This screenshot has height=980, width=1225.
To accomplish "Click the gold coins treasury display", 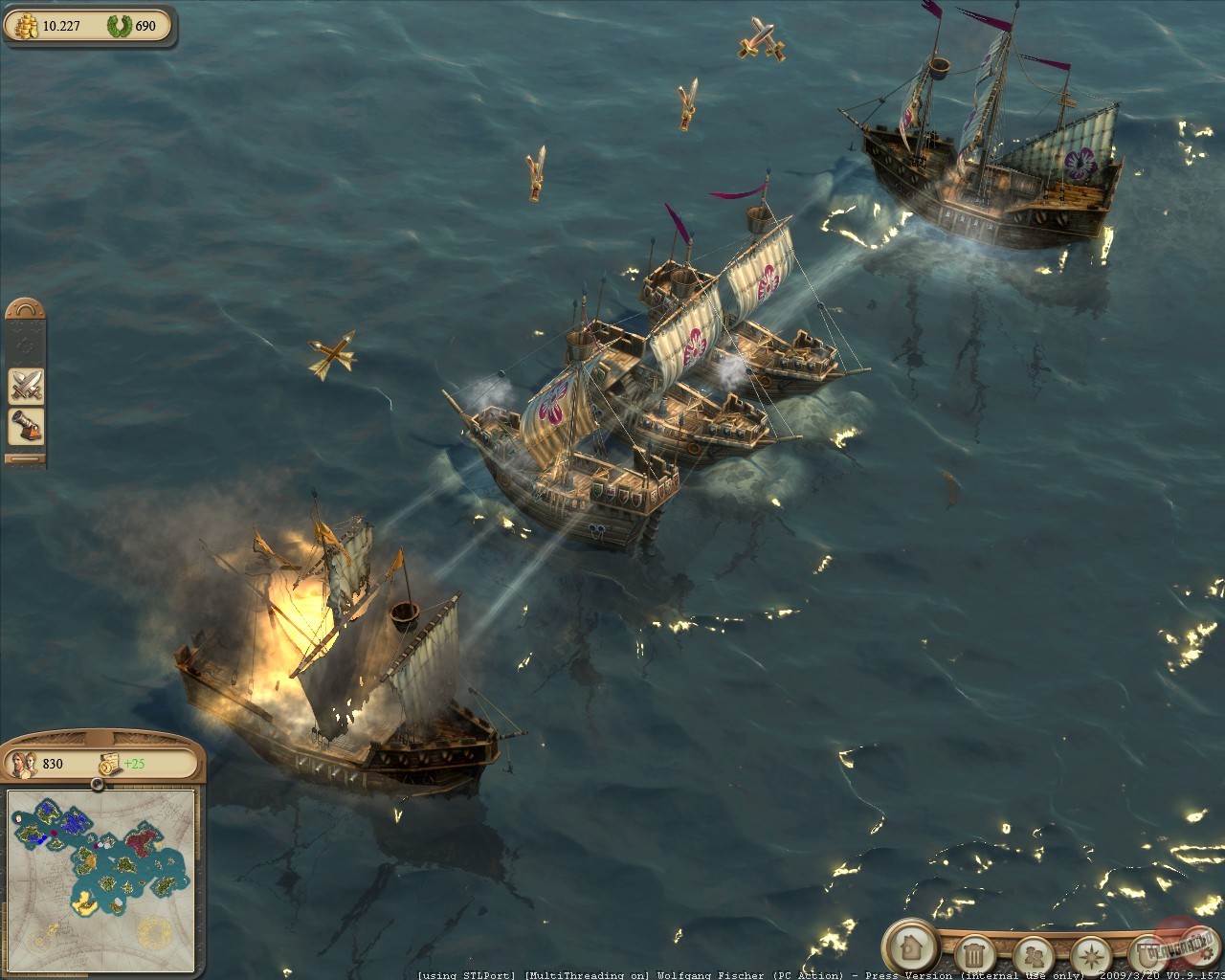I will click(x=26, y=26).
